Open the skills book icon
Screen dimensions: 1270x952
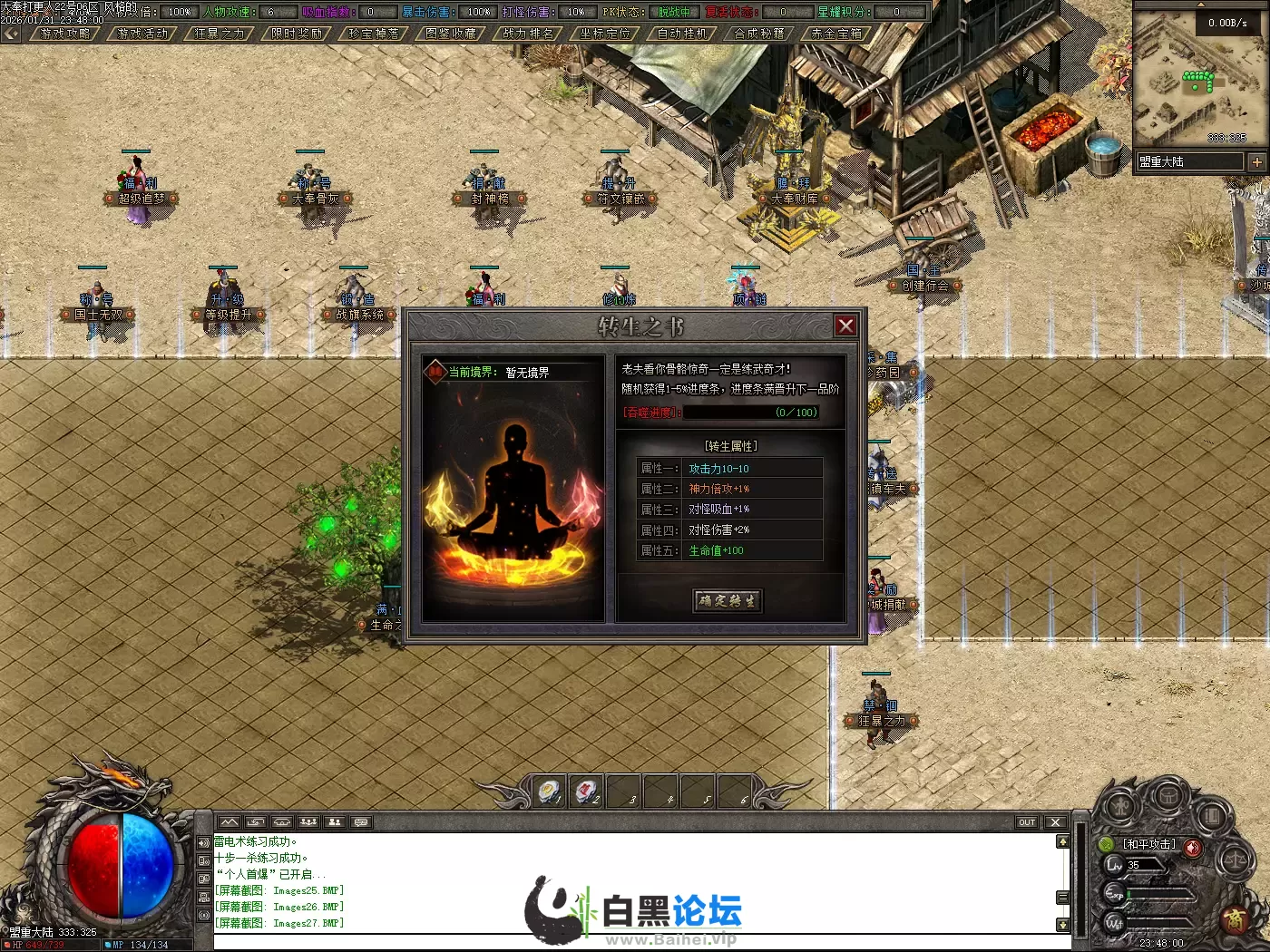(1211, 816)
